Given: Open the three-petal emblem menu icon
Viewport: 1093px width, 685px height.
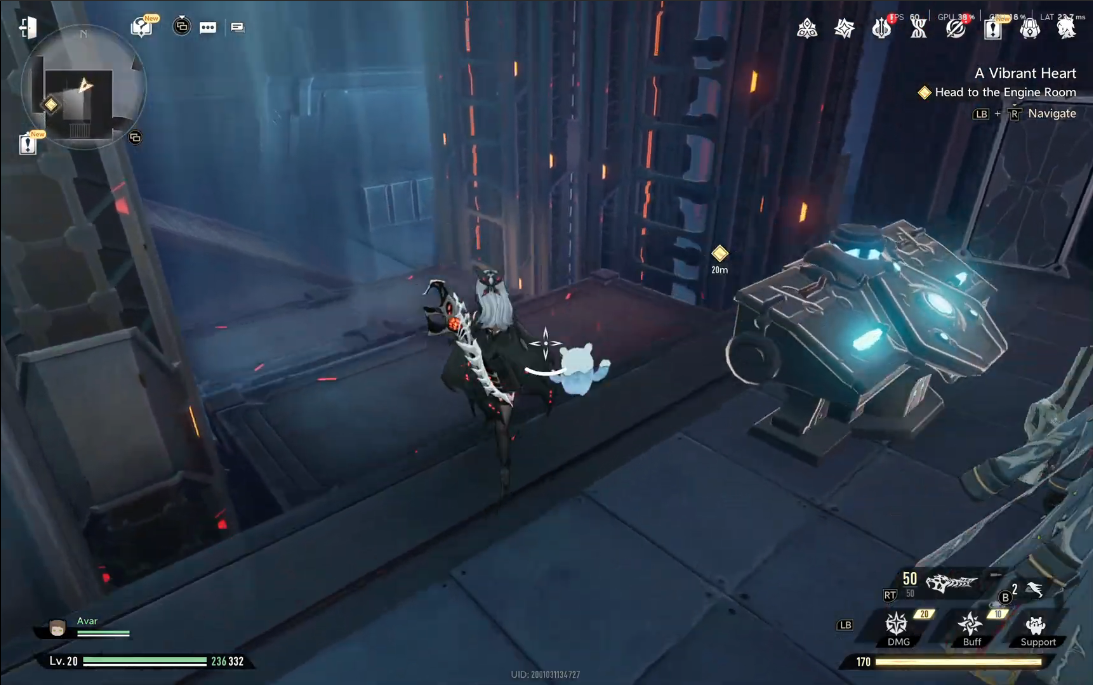Looking at the screenshot, I should click(807, 29).
